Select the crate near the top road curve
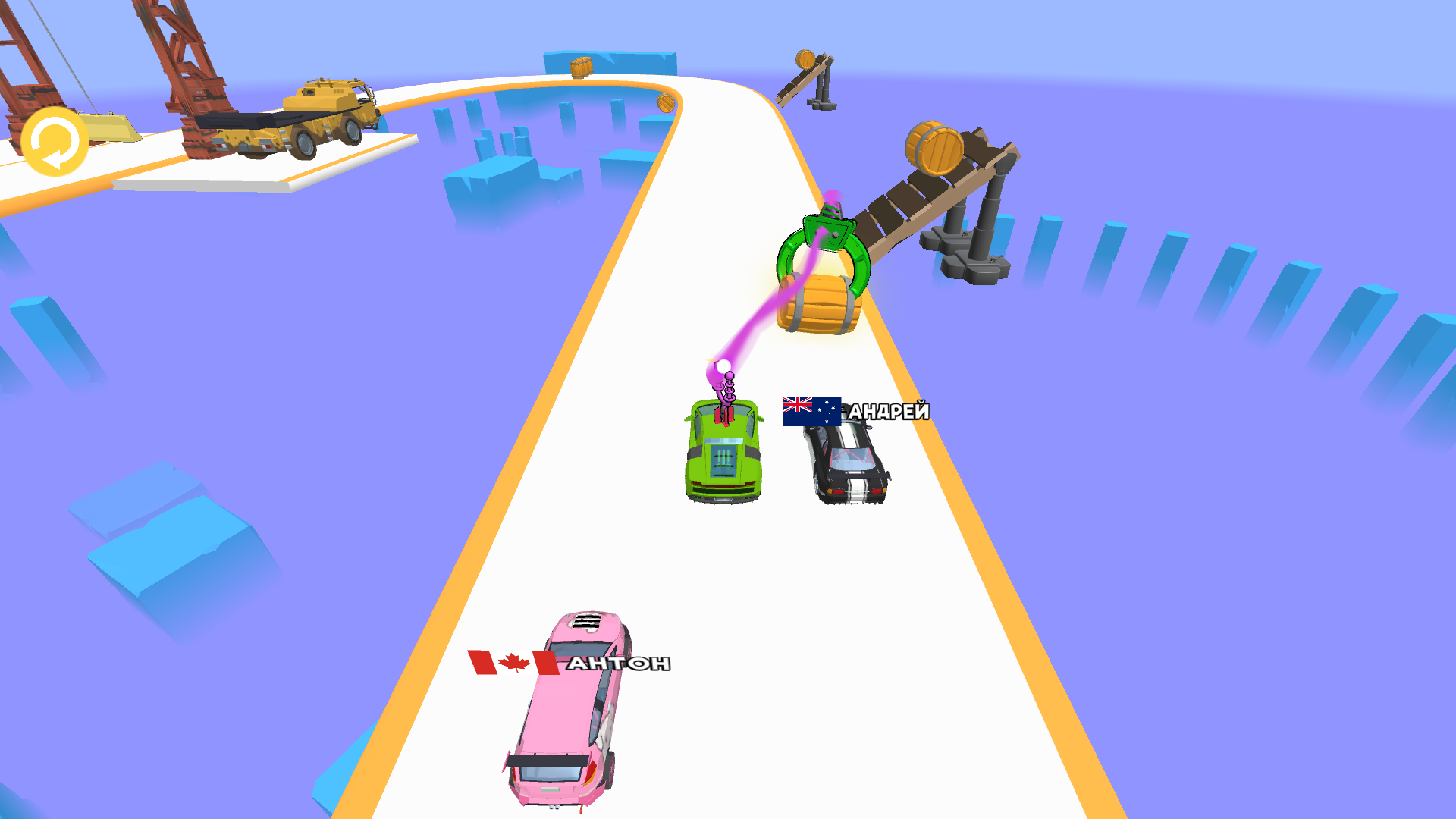1456x819 pixels. point(581,67)
